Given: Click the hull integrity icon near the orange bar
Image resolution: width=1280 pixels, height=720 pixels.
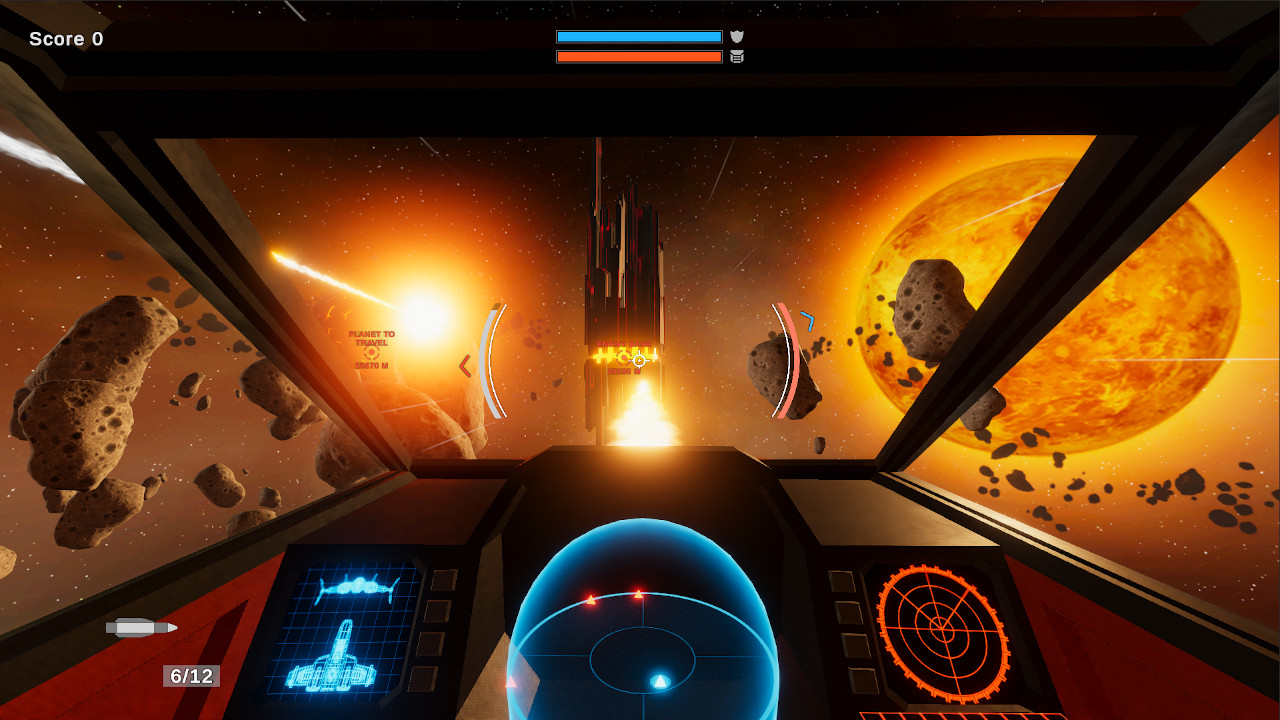Looking at the screenshot, I should pos(737,57).
